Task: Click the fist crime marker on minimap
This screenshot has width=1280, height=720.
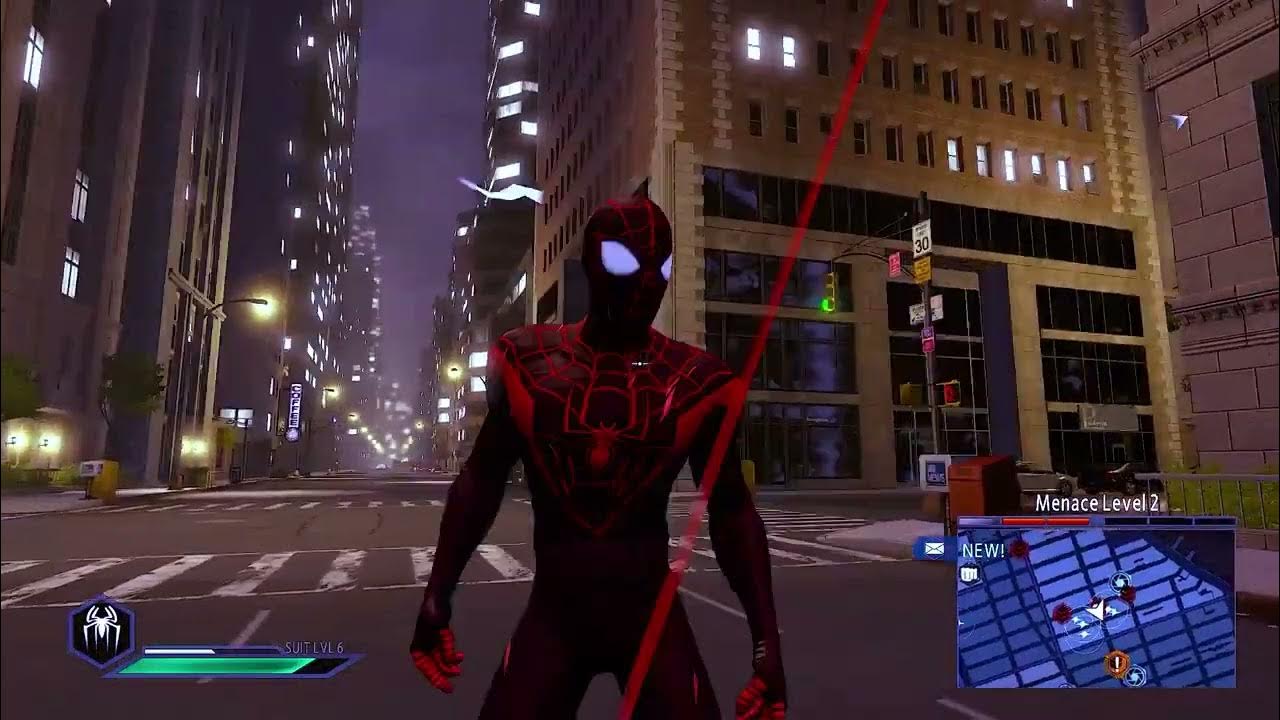Action: point(968,574)
